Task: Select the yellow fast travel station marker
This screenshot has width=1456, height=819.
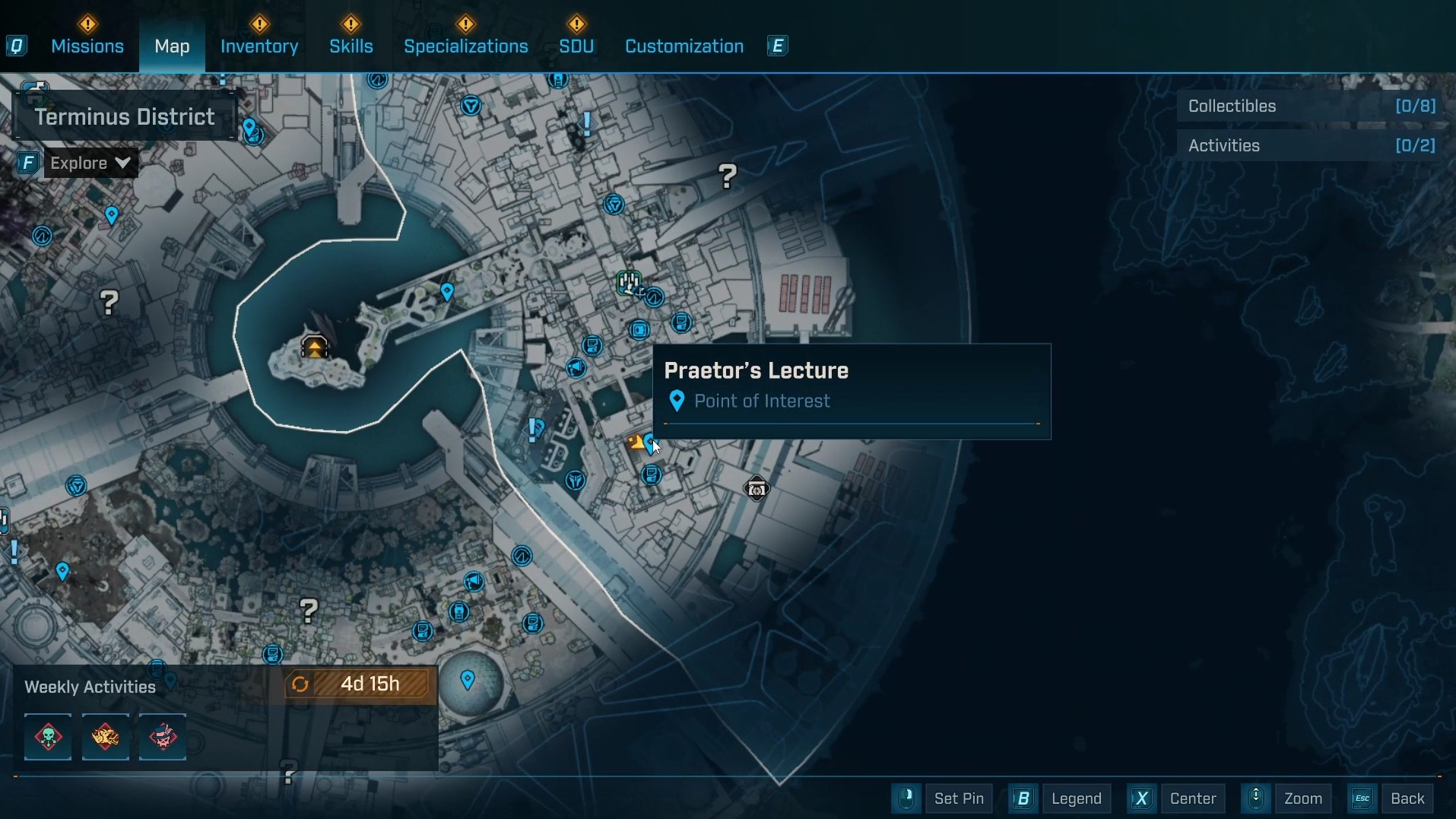Action: click(x=315, y=348)
